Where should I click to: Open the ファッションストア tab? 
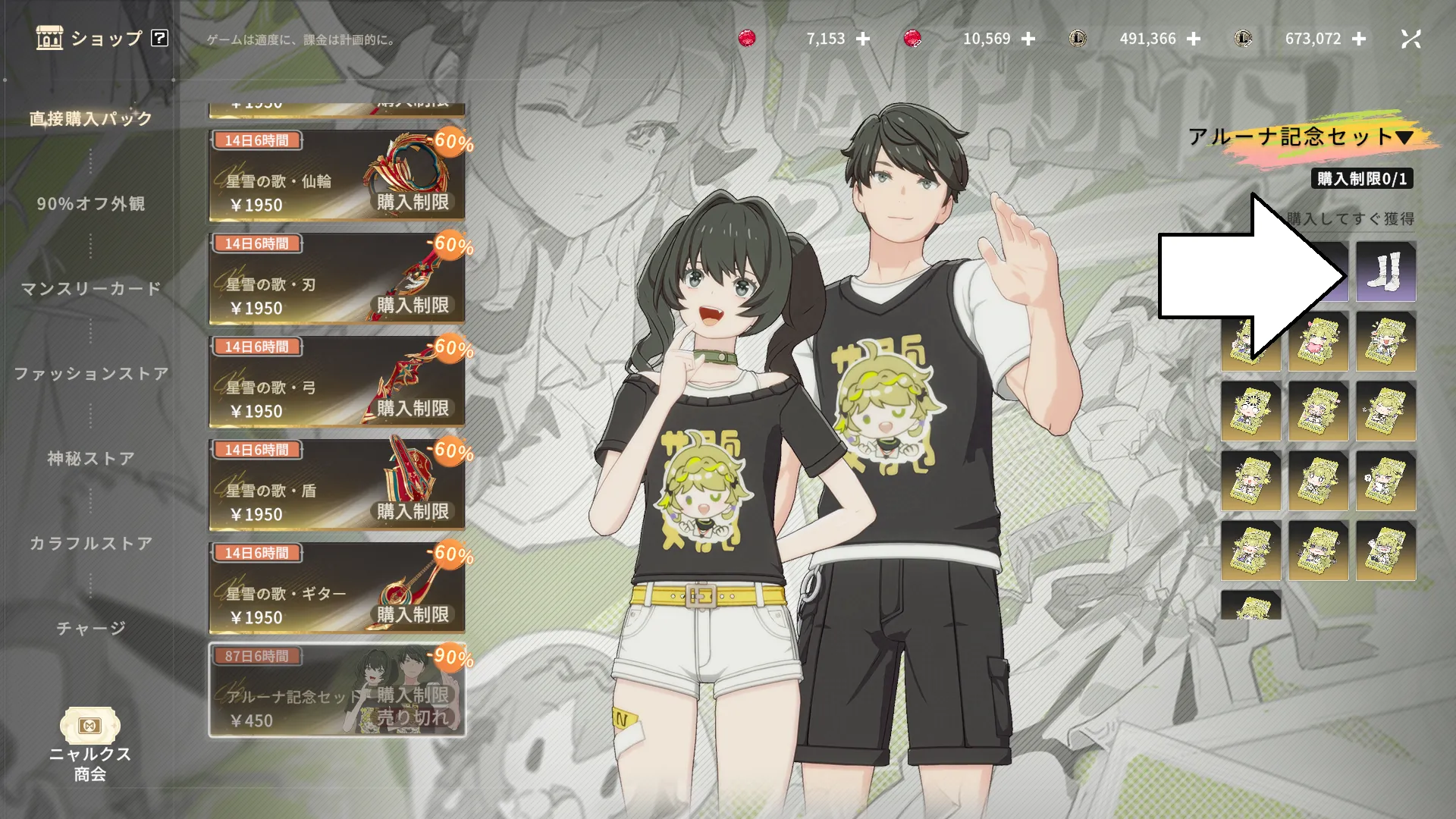coord(91,374)
